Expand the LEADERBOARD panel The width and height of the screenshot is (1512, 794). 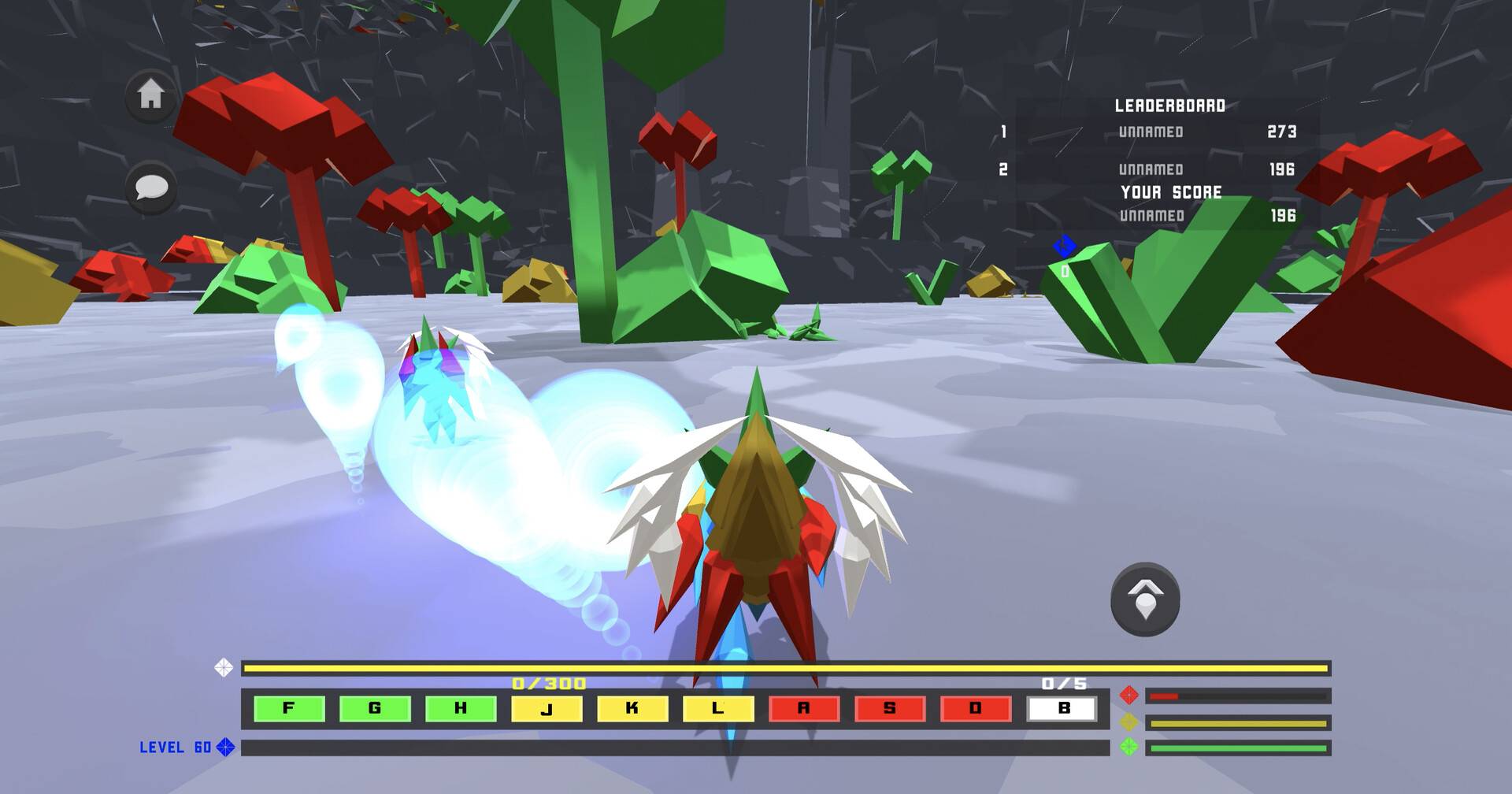coord(1172,104)
